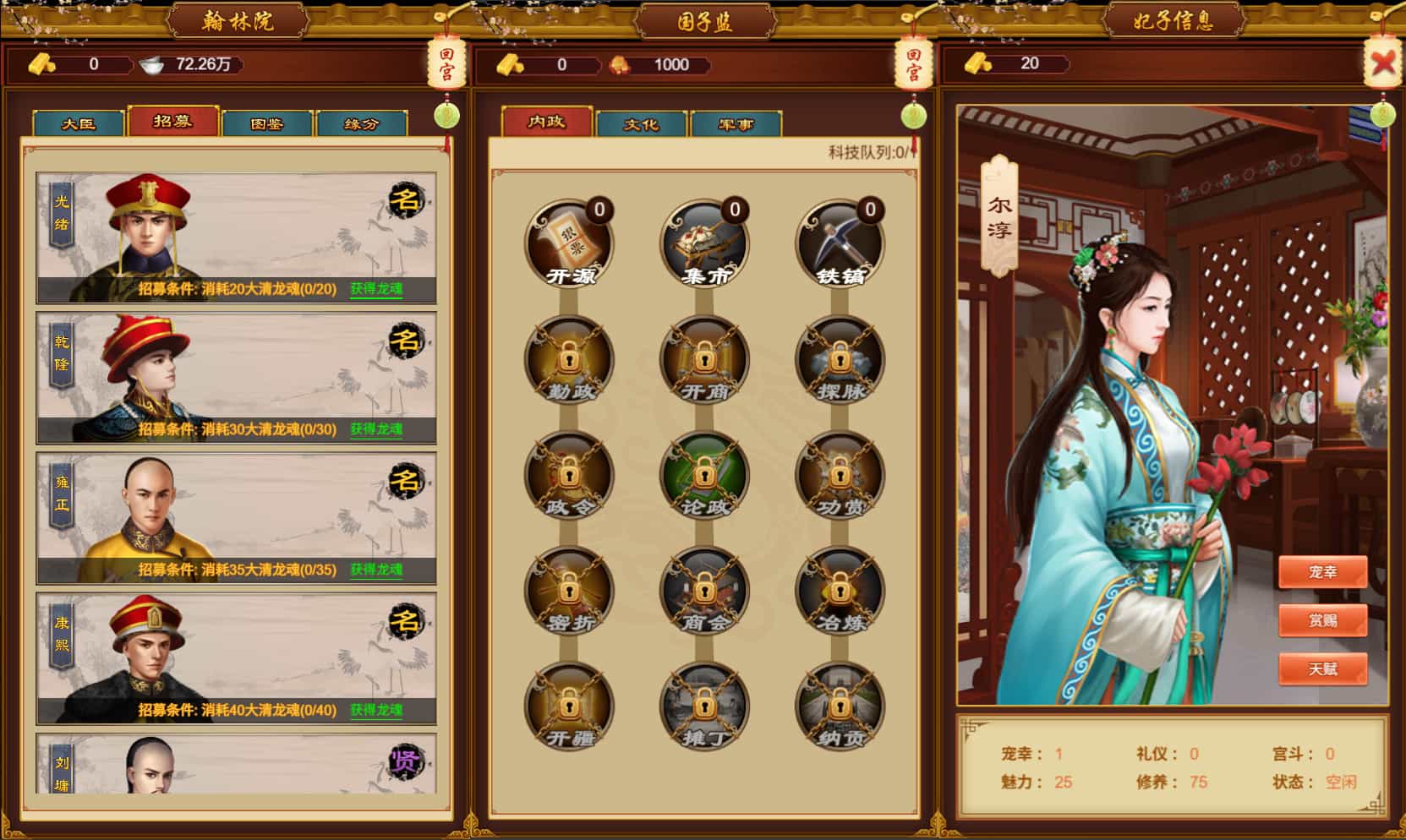Viewport: 1406px width, 840px height.
Task: Open the 军事 tab
Action: pyautogui.click(x=734, y=123)
